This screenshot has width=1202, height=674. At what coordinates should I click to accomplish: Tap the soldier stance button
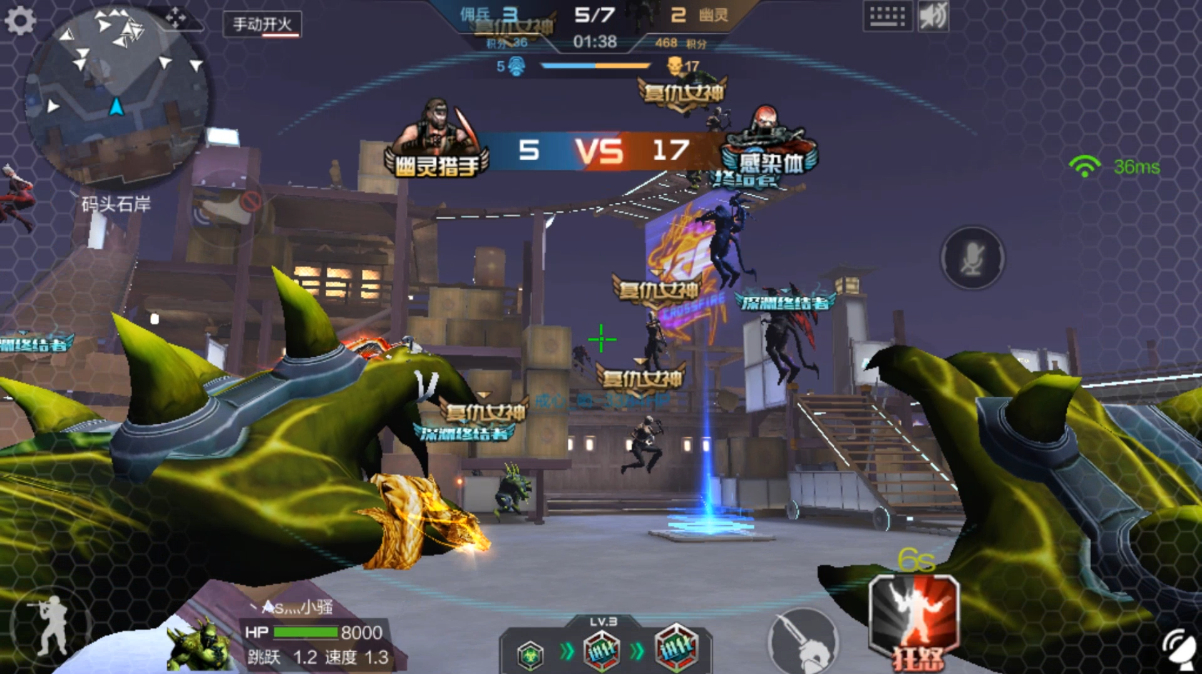pyautogui.click(x=49, y=626)
